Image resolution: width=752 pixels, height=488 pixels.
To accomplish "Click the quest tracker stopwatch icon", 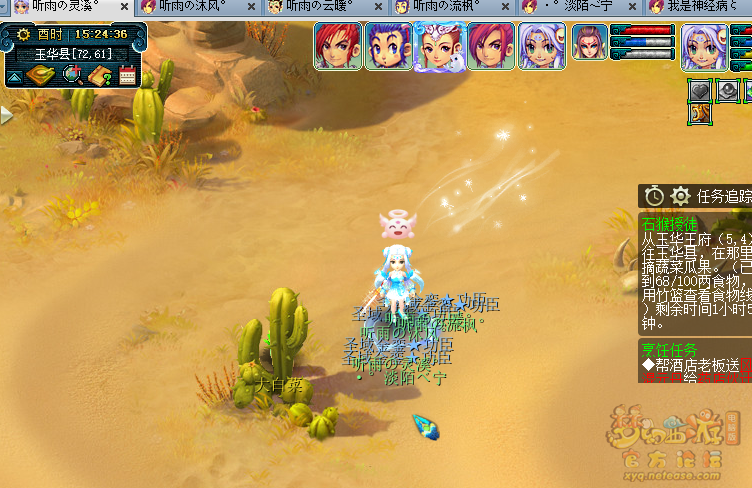I will pyautogui.click(x=655, y=196).
